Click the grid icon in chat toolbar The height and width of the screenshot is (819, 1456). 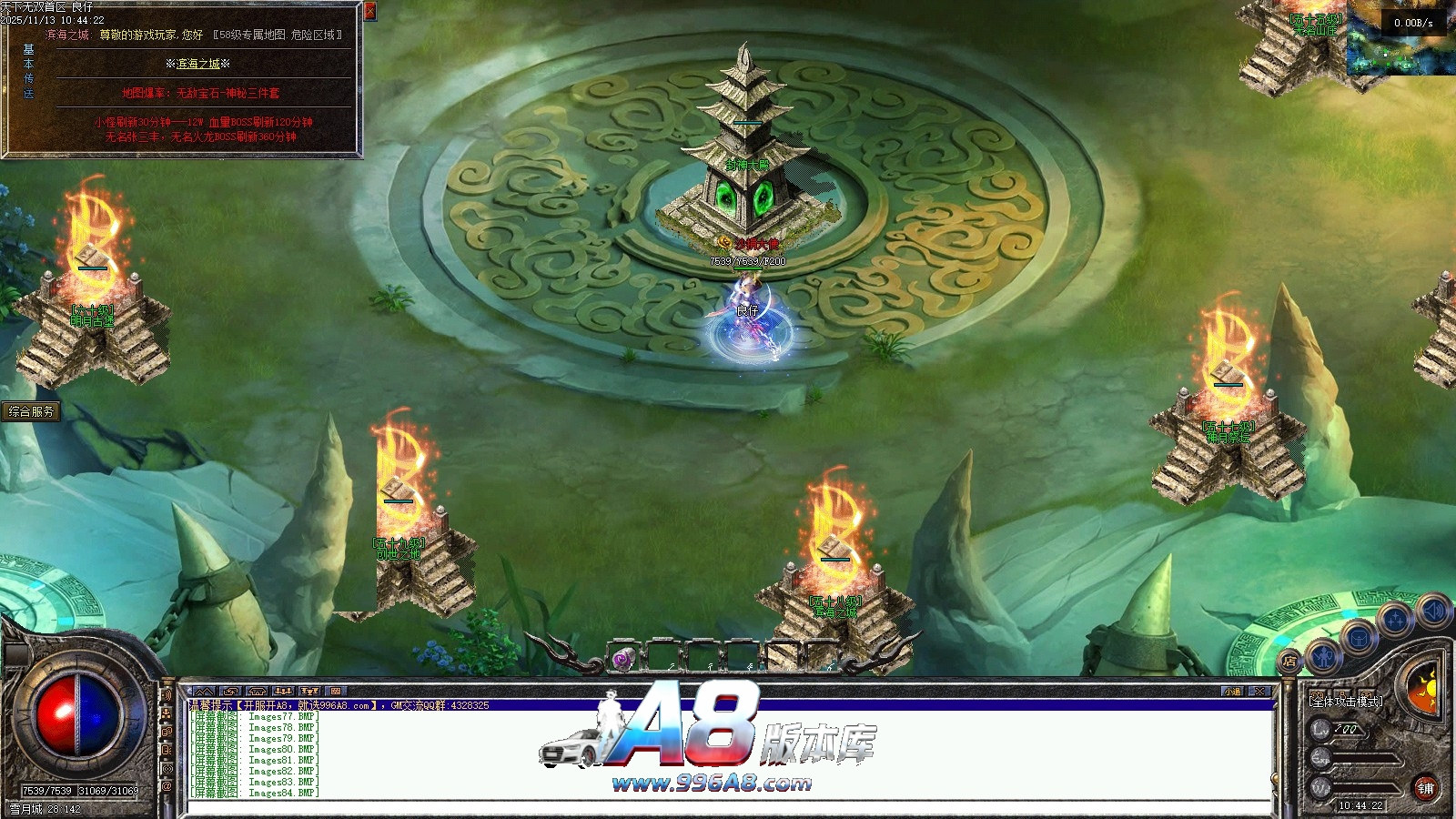pyautogui.click(x=335, y=692)
